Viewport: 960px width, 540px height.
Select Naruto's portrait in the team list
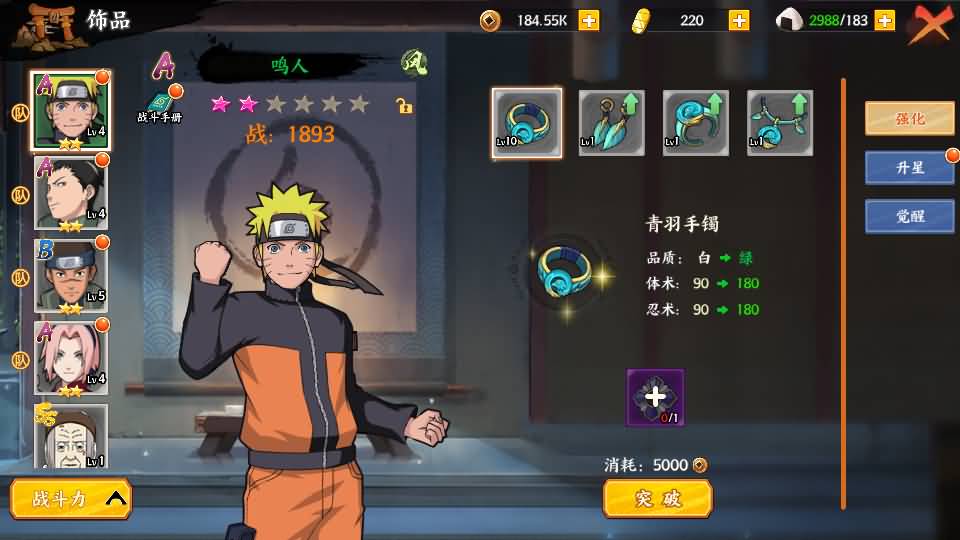click(71, 110)
